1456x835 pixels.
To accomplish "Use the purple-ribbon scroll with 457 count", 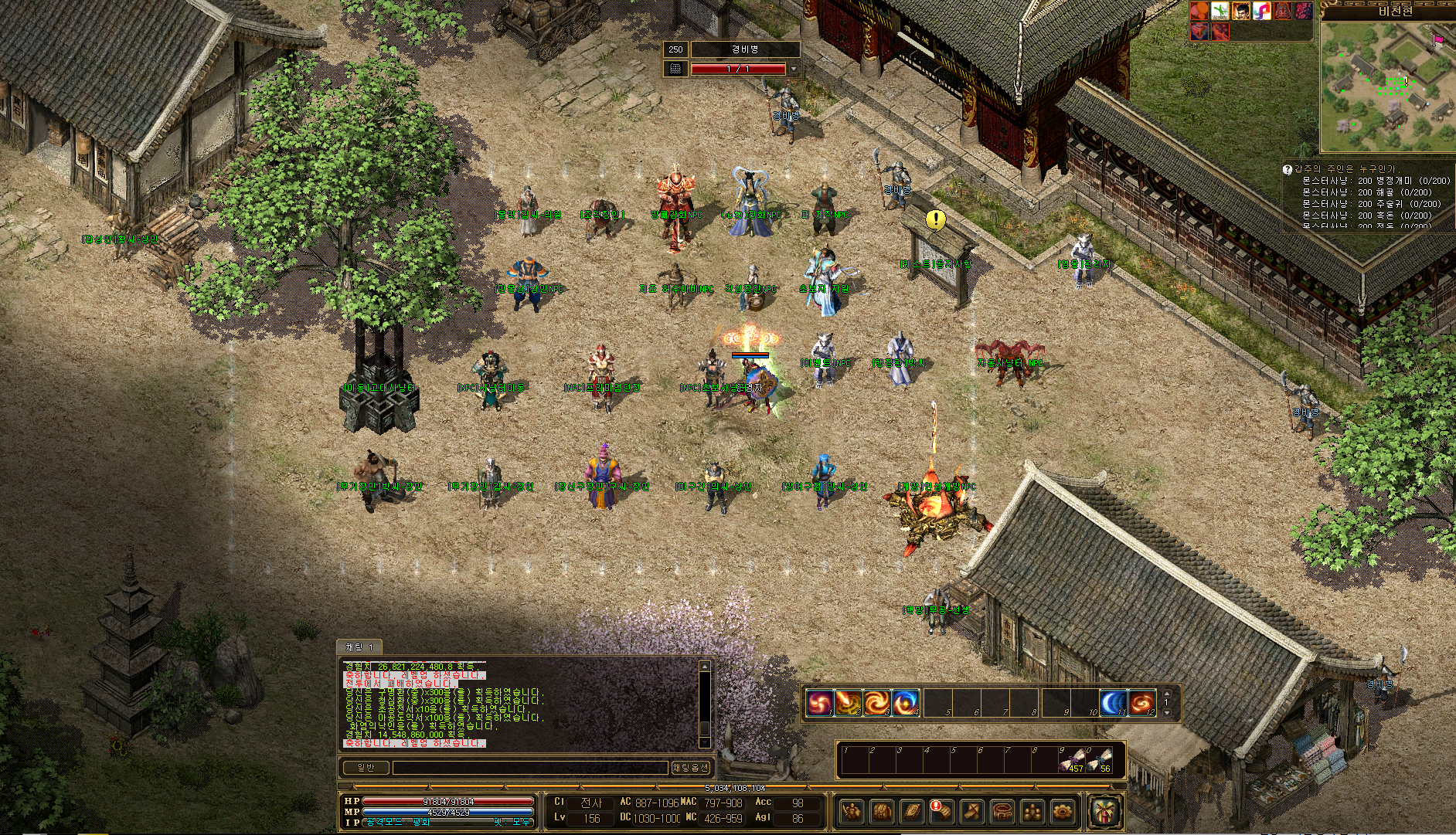I will pos(1076,759).
